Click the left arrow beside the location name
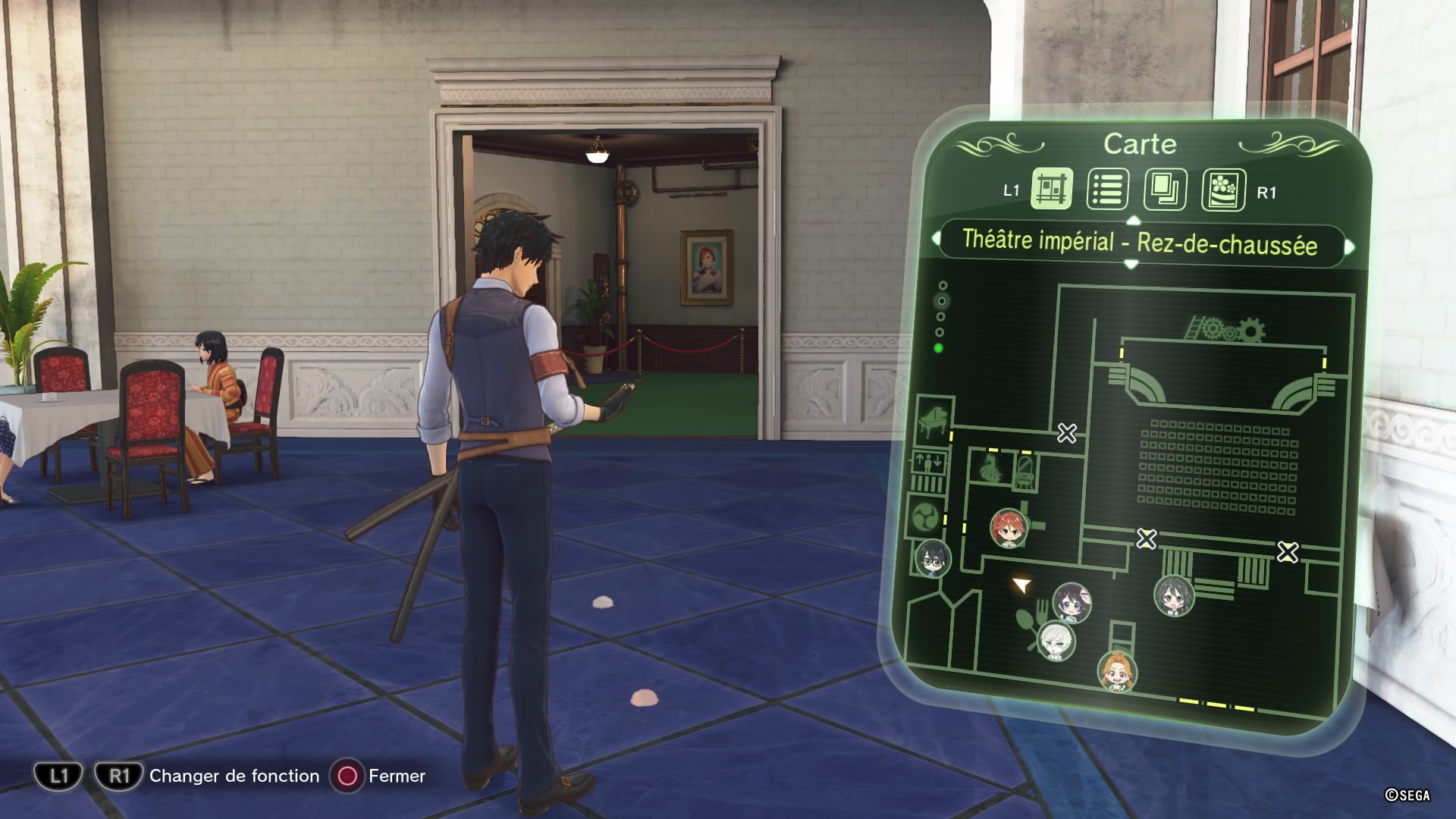 point(934,239)
